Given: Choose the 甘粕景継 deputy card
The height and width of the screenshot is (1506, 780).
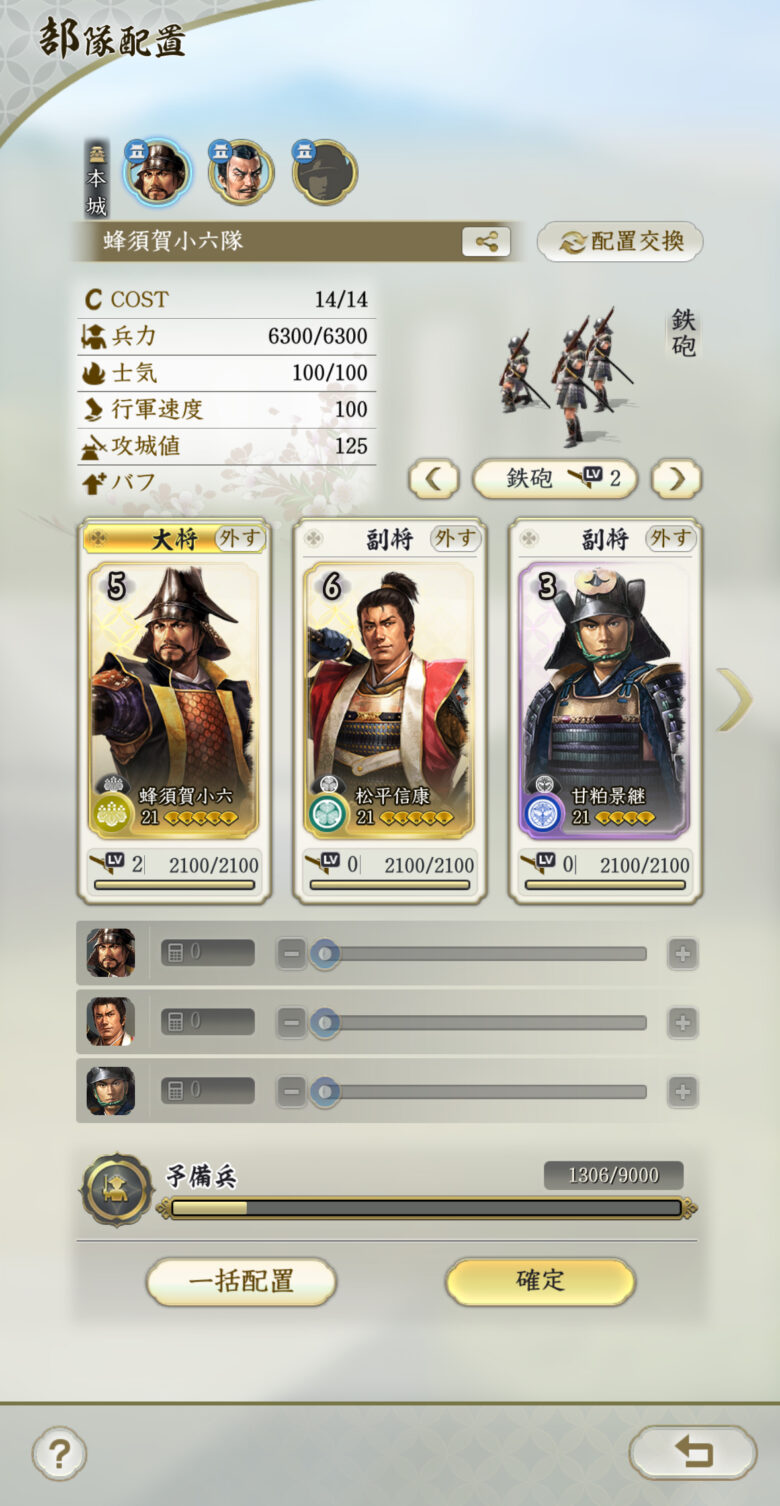Looking at the screenshot, I should click(604, 700).
